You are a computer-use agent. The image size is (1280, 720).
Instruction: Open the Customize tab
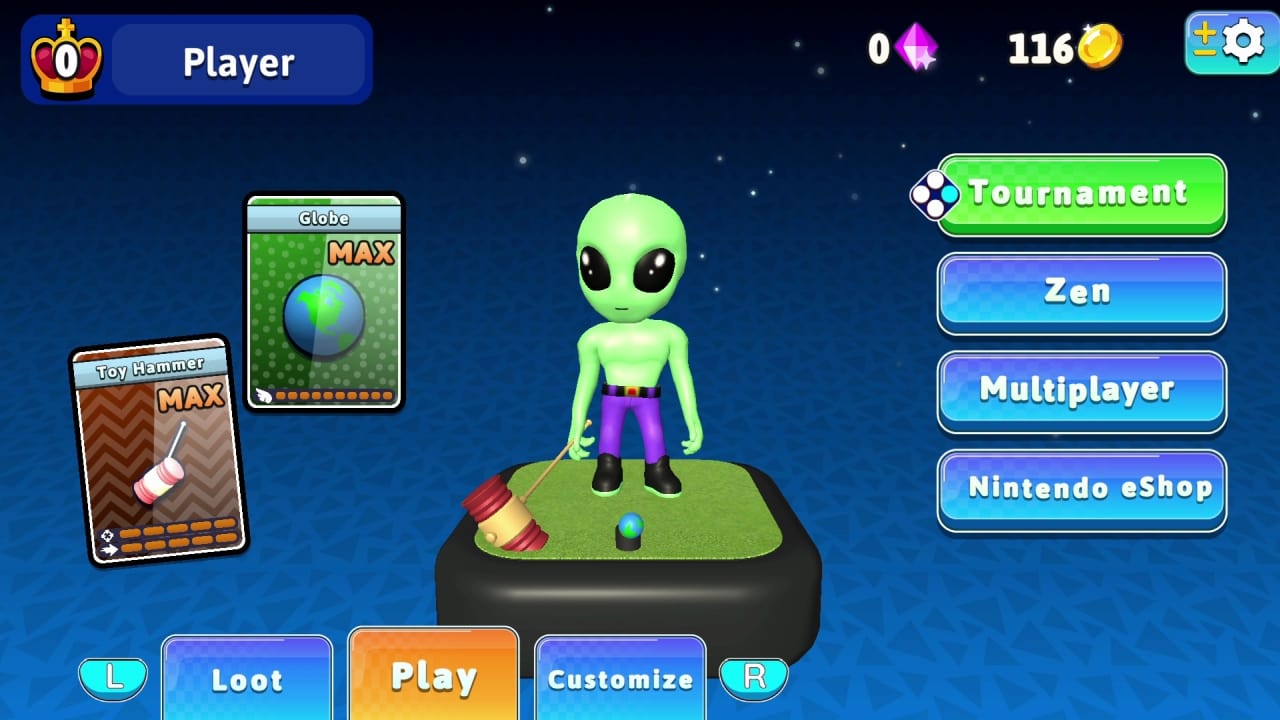[620, 679]
